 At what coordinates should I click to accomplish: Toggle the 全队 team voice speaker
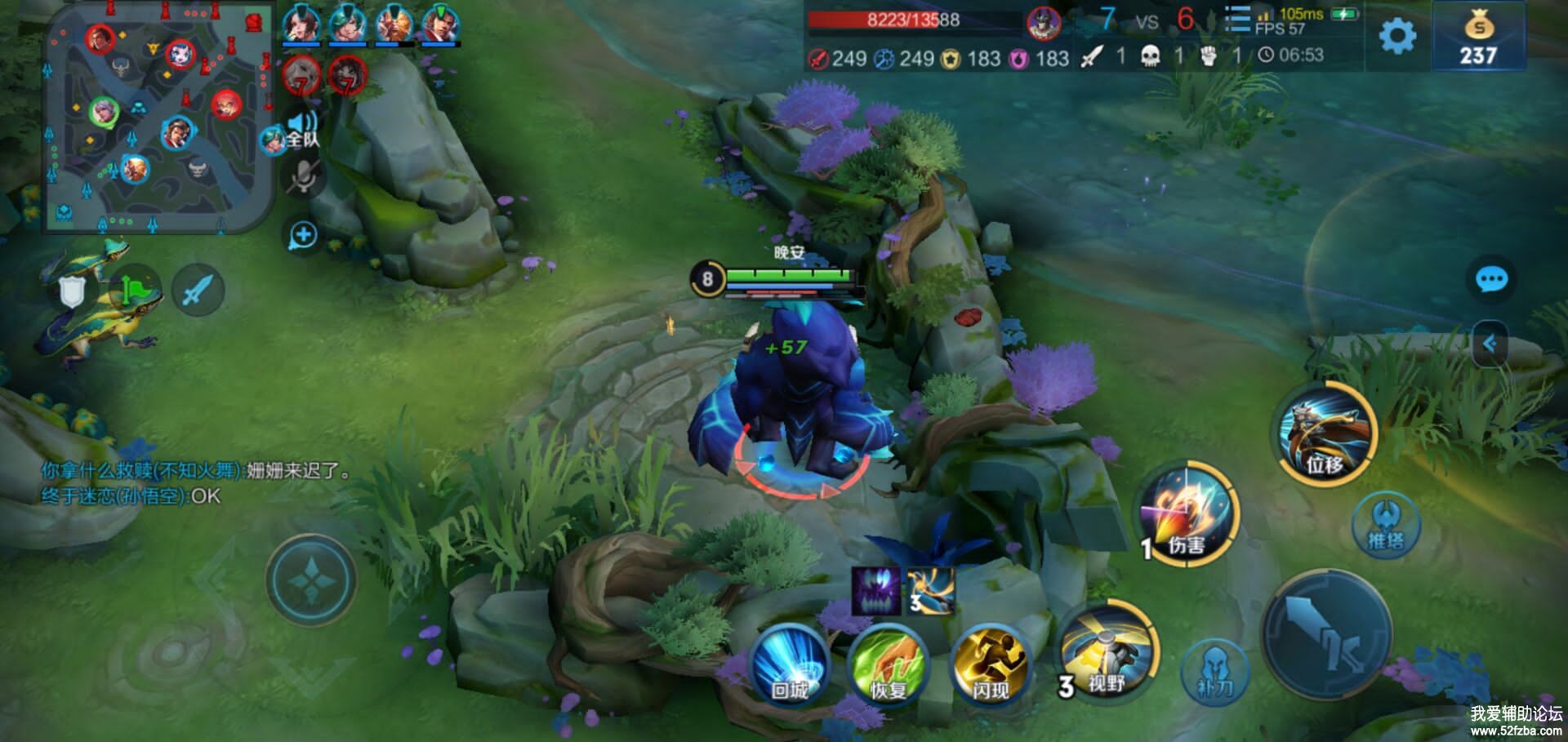301,131
